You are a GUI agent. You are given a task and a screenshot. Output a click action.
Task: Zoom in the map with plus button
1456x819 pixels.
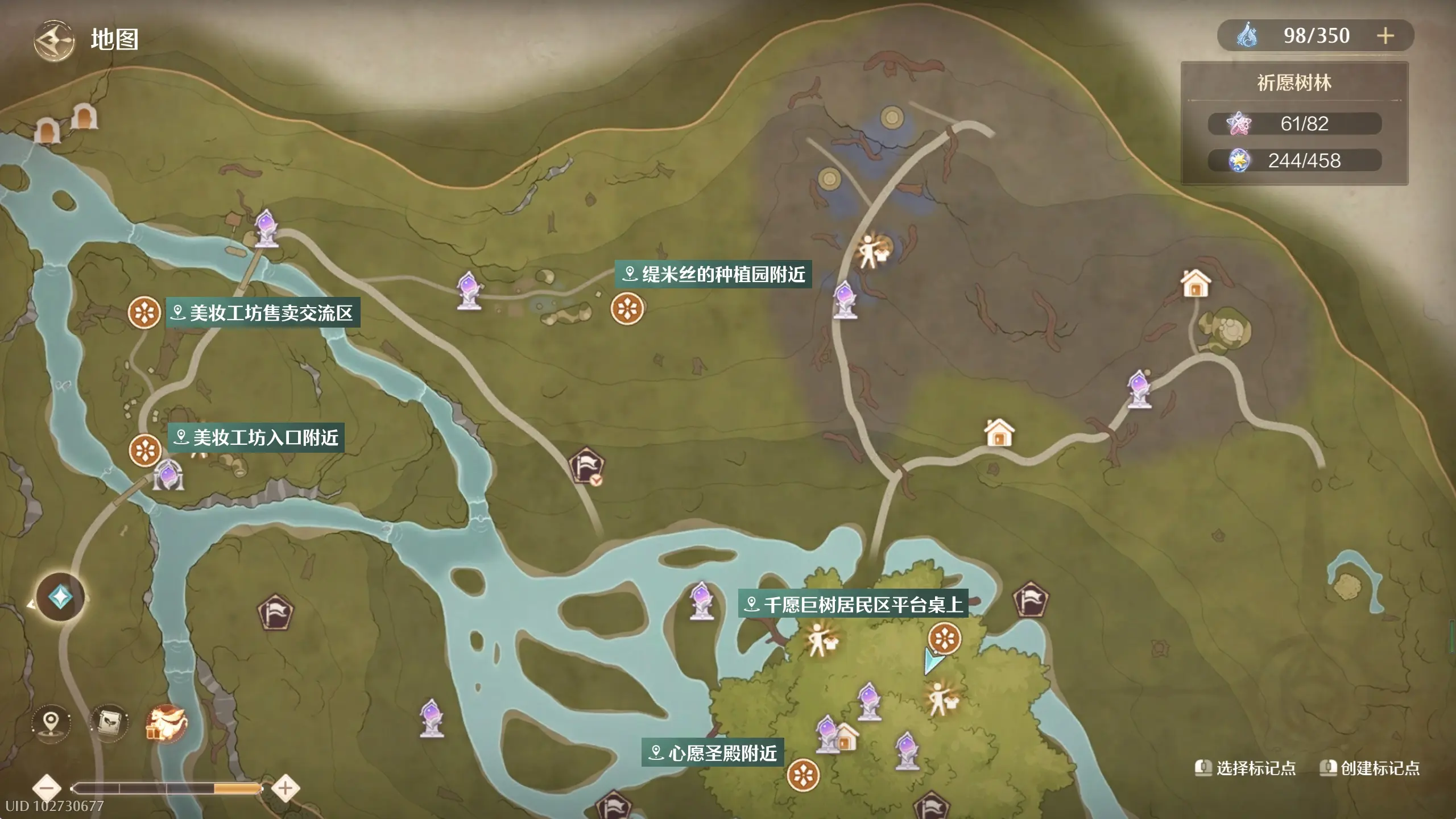pyautogui.click(x=286, y=788)
